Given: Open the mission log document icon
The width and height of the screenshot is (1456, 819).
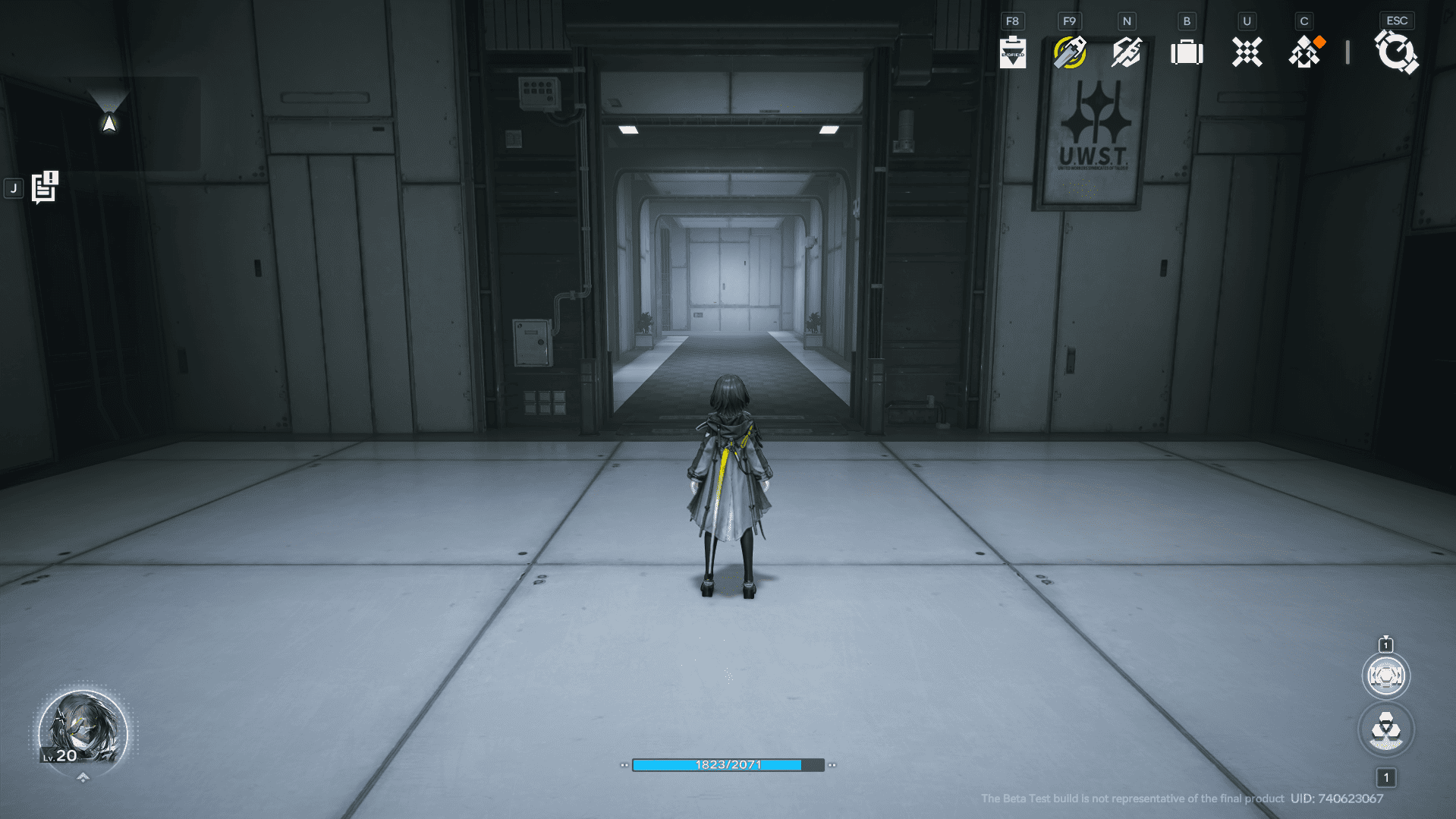Looking at the screenshot, I should click(45, 187).
